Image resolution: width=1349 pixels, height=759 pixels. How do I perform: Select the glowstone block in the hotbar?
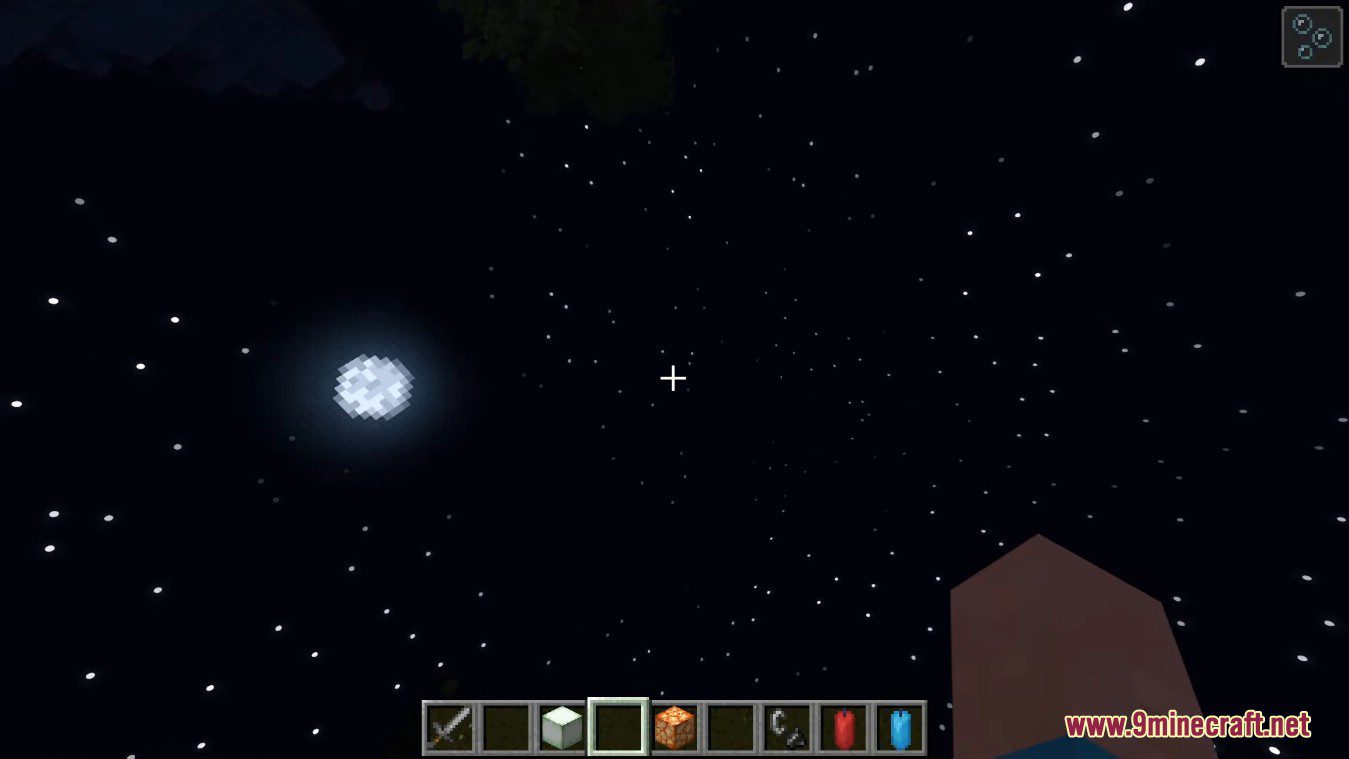pyautogui.click(x=674, y=730)
